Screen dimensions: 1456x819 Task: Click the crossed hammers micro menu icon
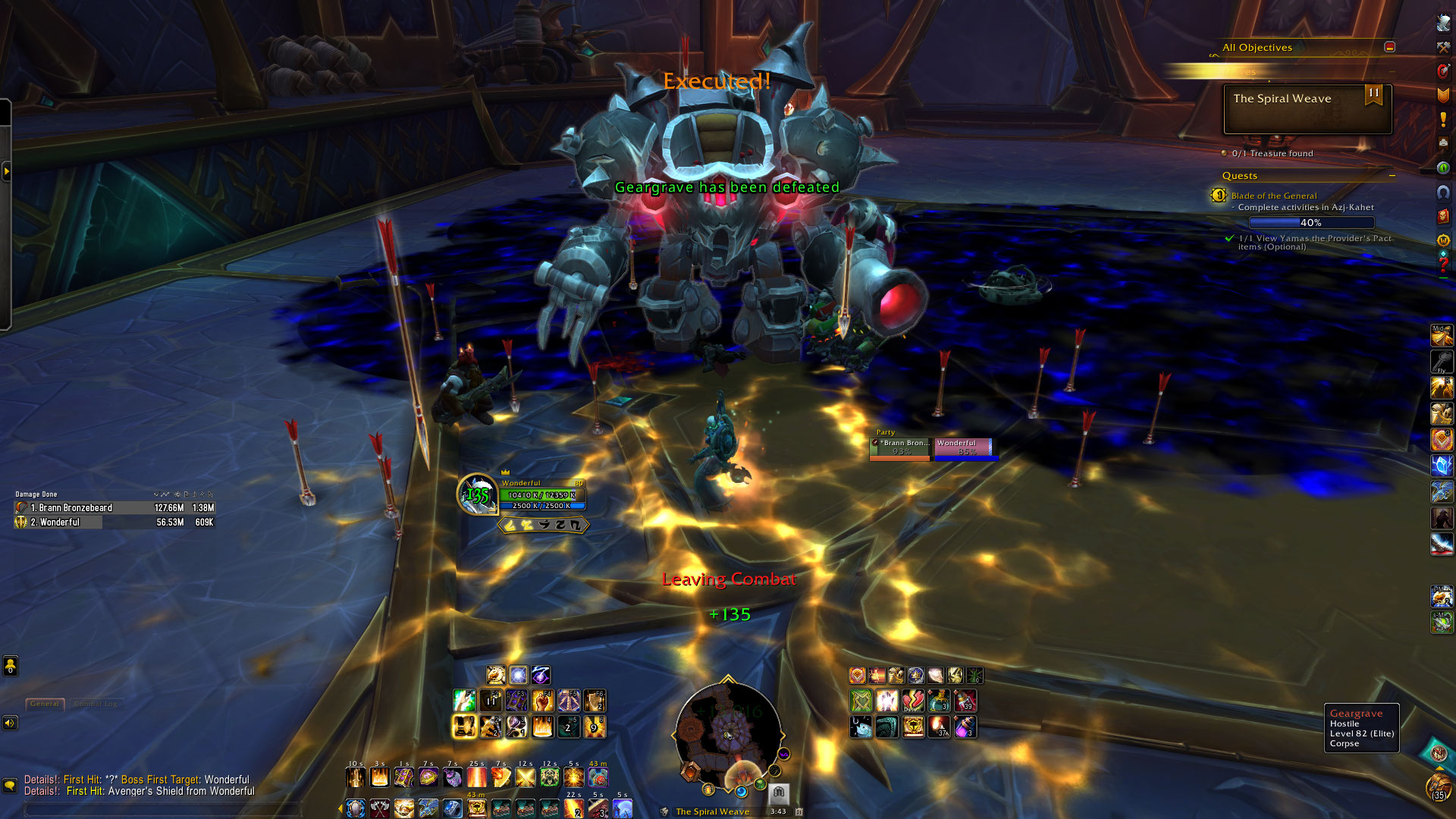[x=1443, y=47]
